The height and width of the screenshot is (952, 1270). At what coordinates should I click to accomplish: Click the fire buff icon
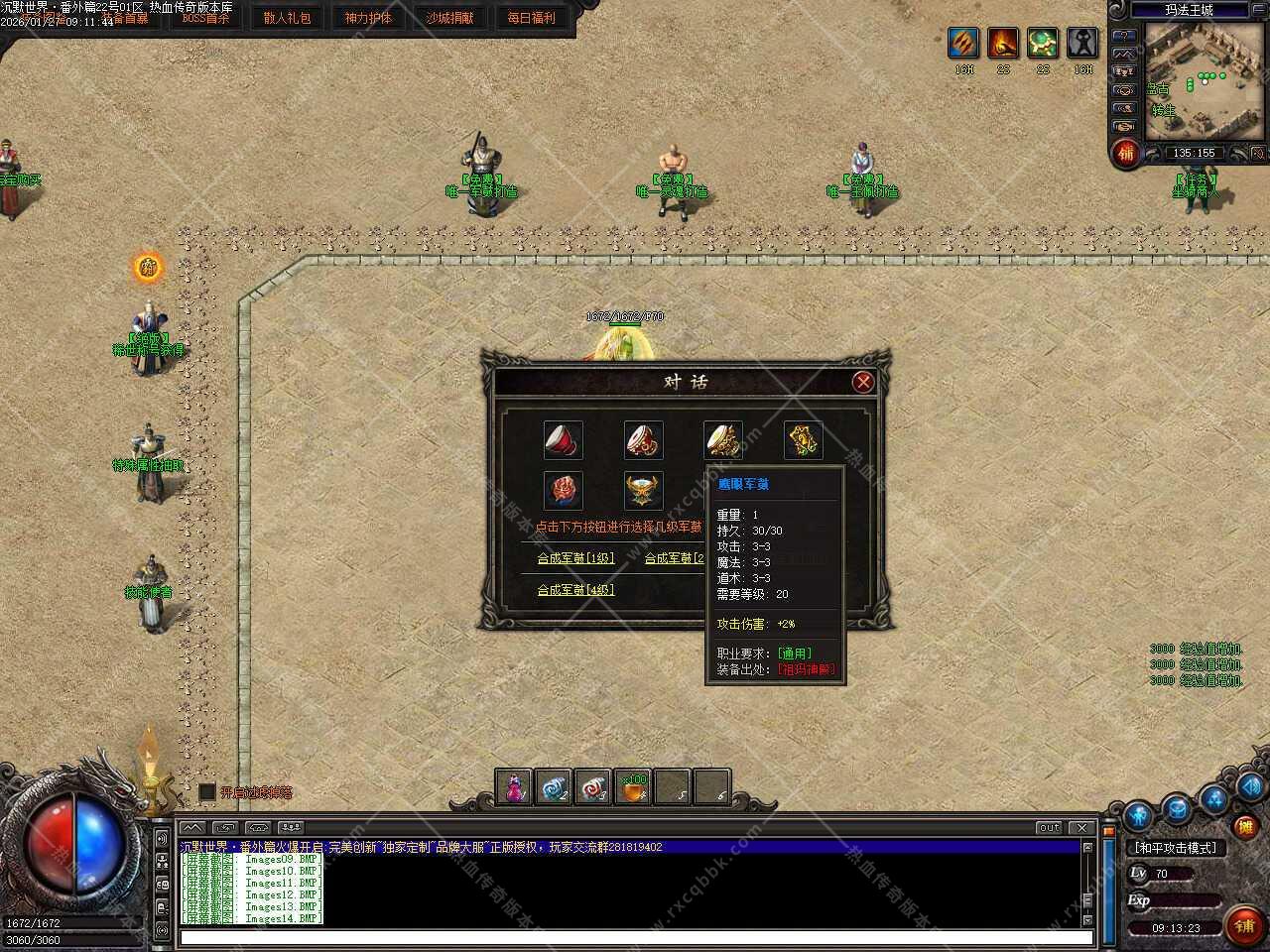coord(1003,43)
